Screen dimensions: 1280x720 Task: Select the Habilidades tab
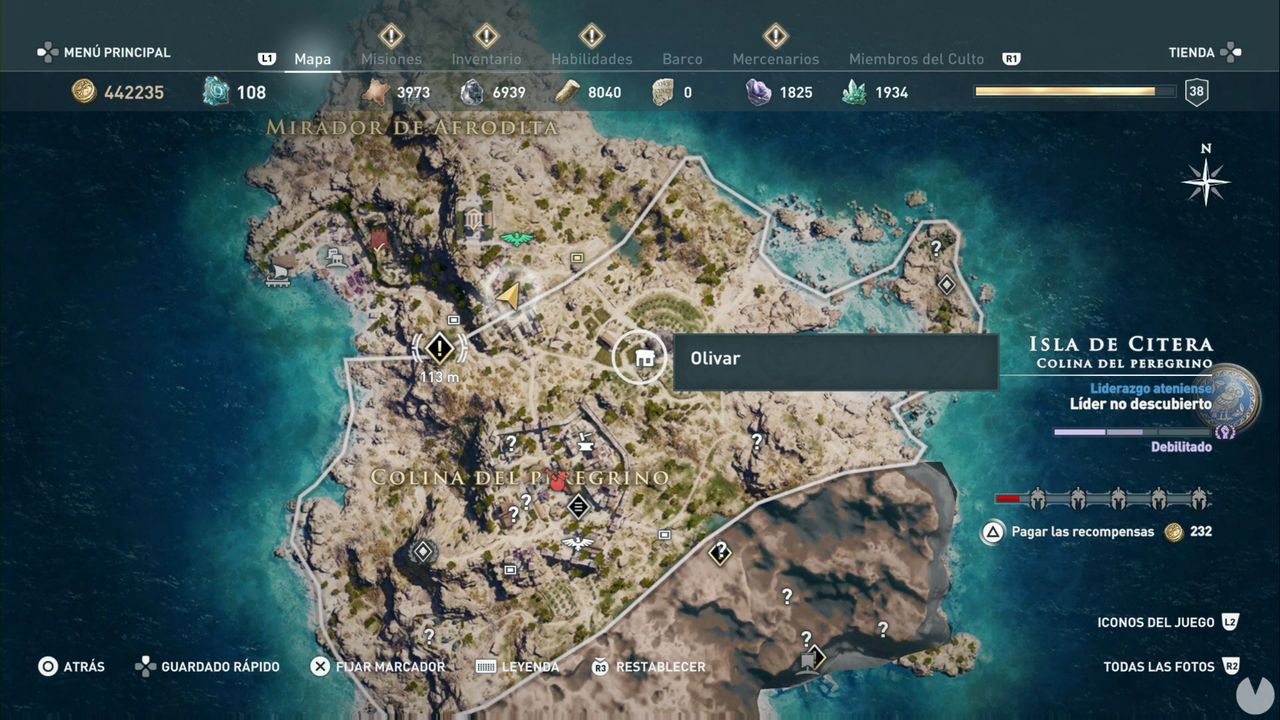pos(590,59)
